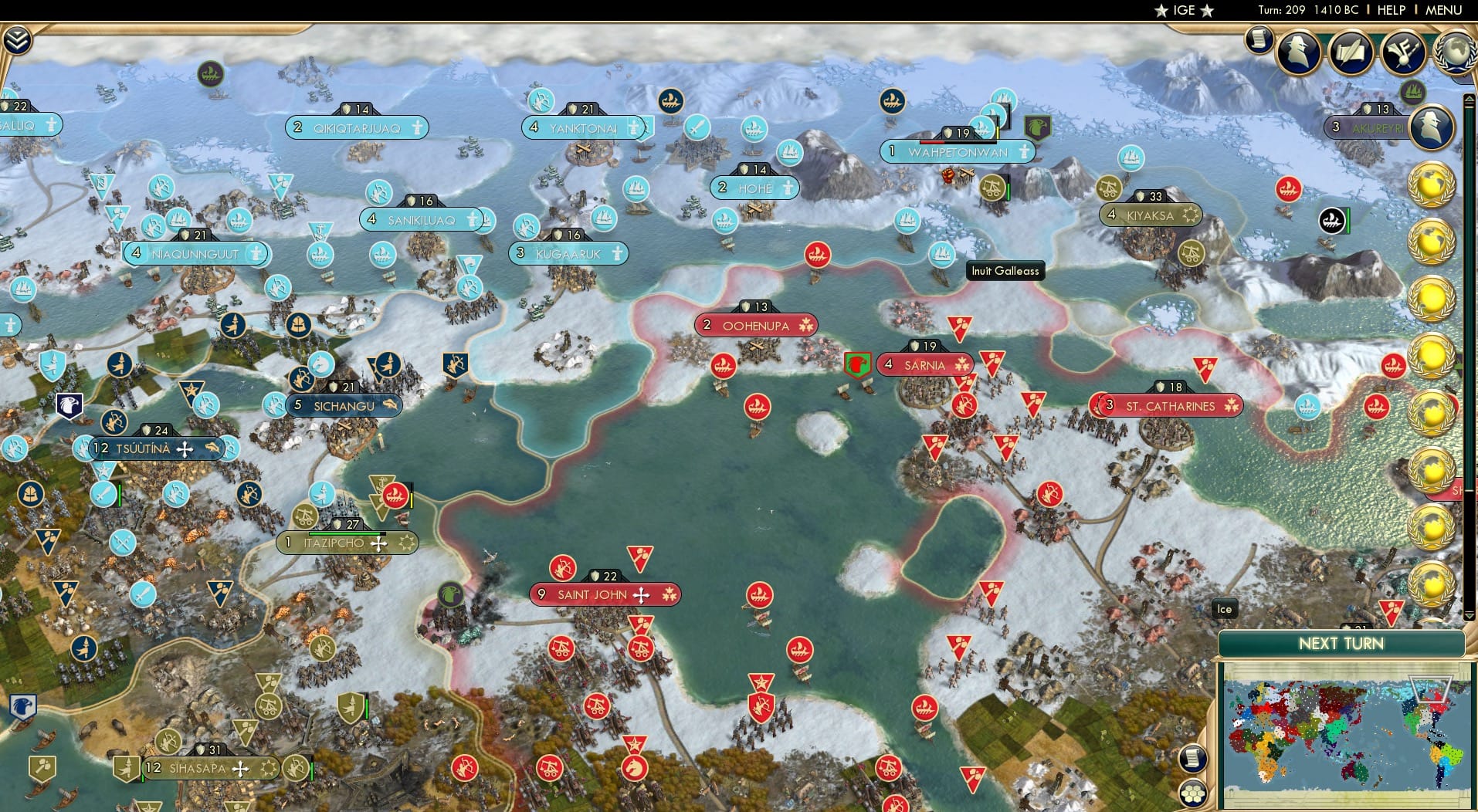This screenshot has height=812, width=1478.
Task: Open the Notification Log scroll icon
Action: click(1259, 39)
